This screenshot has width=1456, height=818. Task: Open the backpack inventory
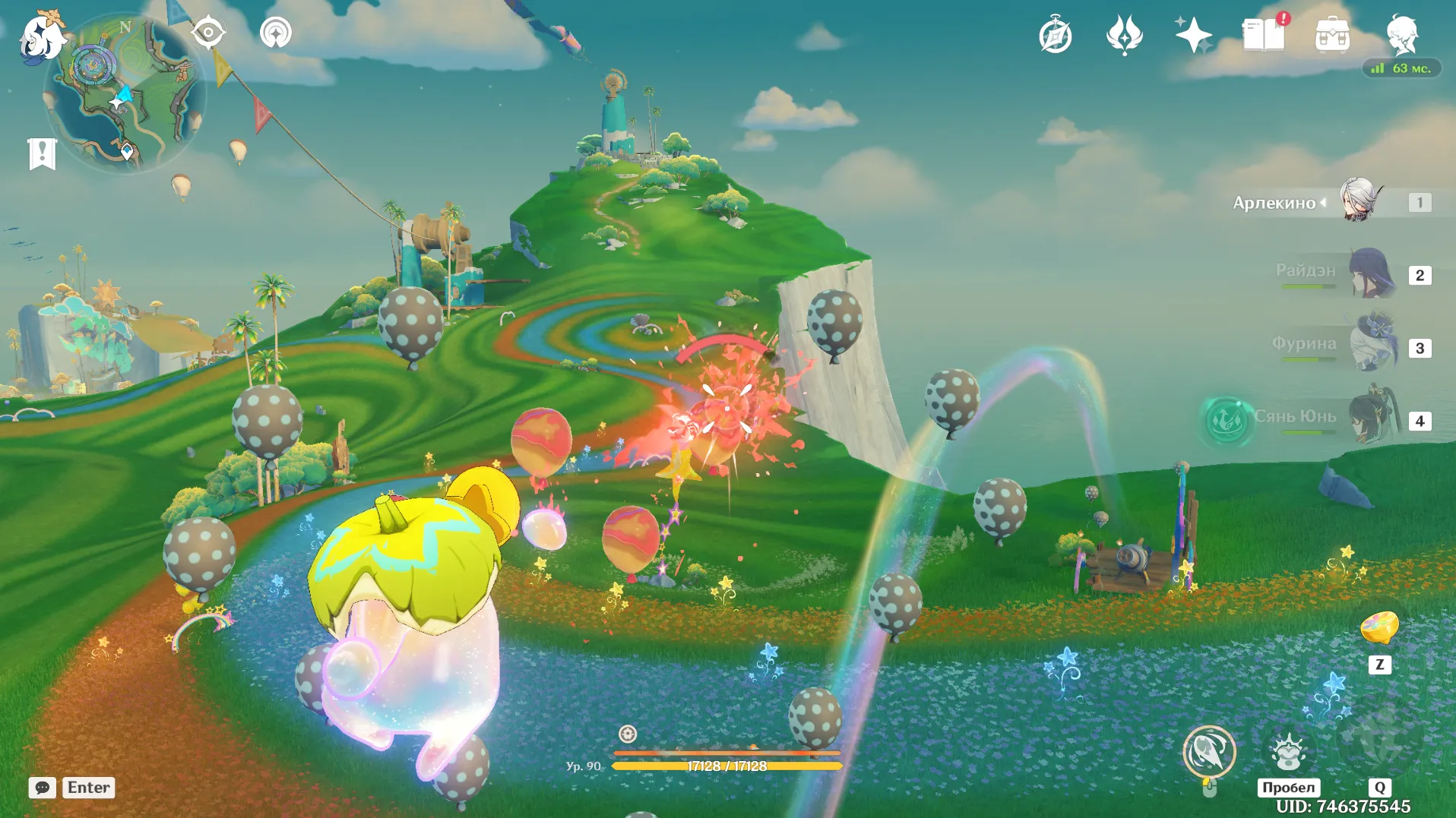1332,36
